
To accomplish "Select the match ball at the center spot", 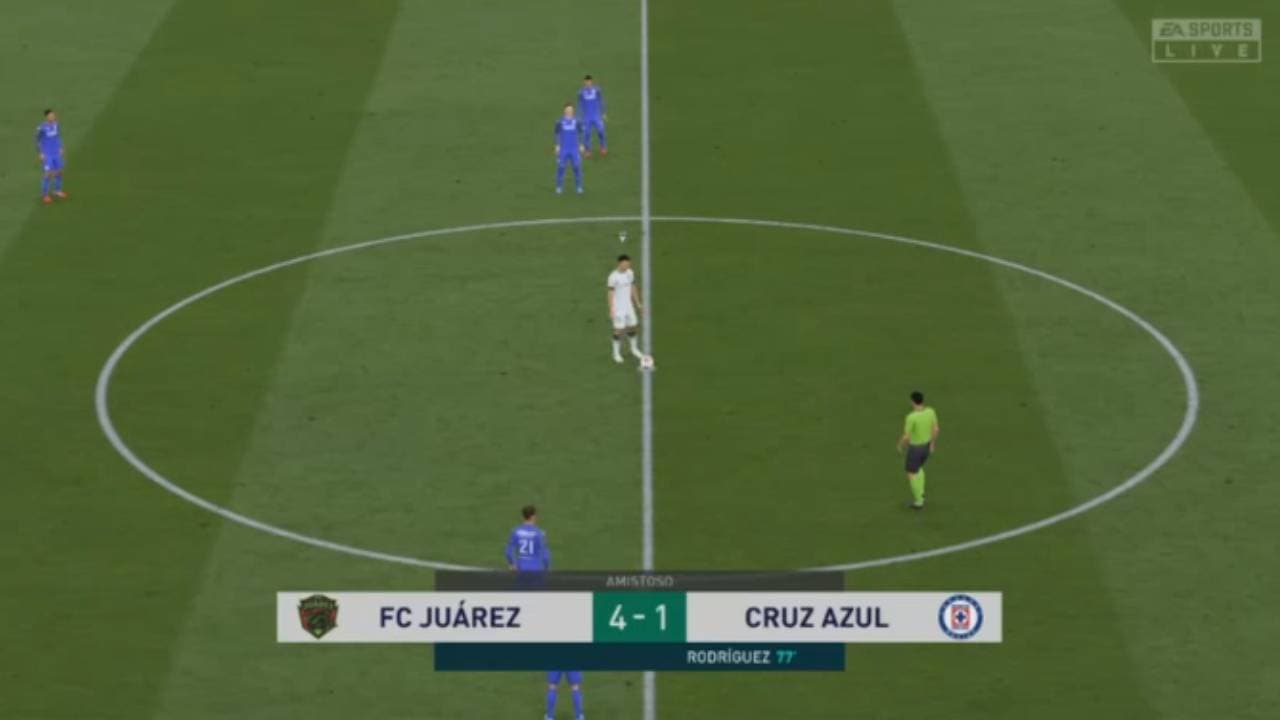I will click(x=647, y=362).
